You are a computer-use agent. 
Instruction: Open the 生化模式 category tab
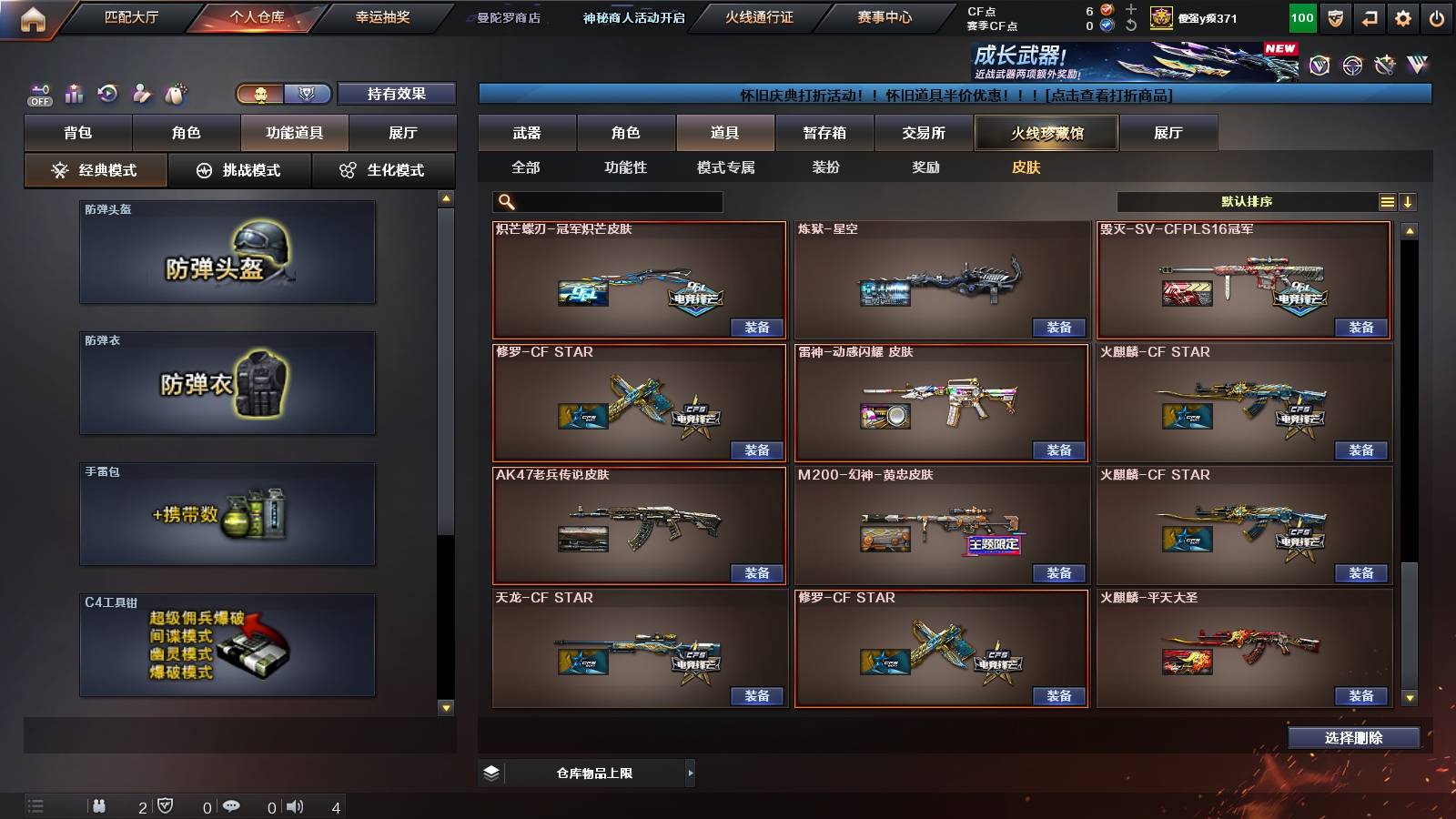[383, 169]
